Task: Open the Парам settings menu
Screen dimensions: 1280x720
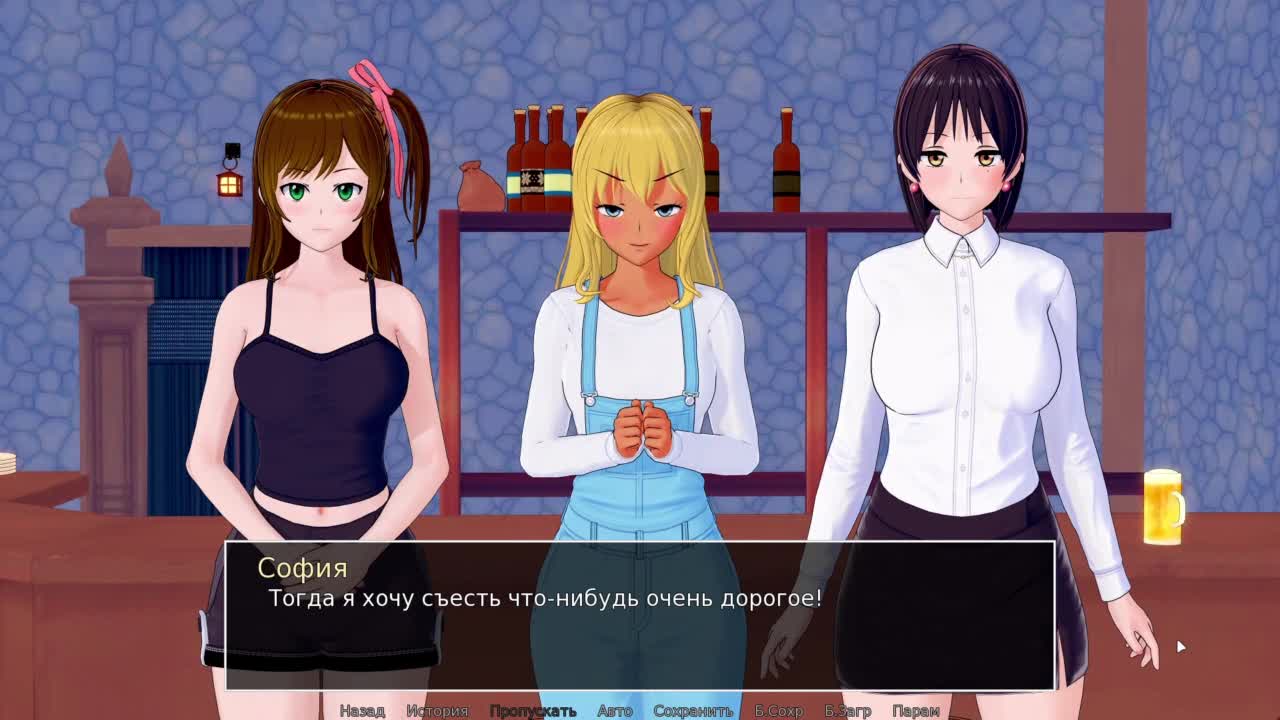Action: [x=915, y=711]
